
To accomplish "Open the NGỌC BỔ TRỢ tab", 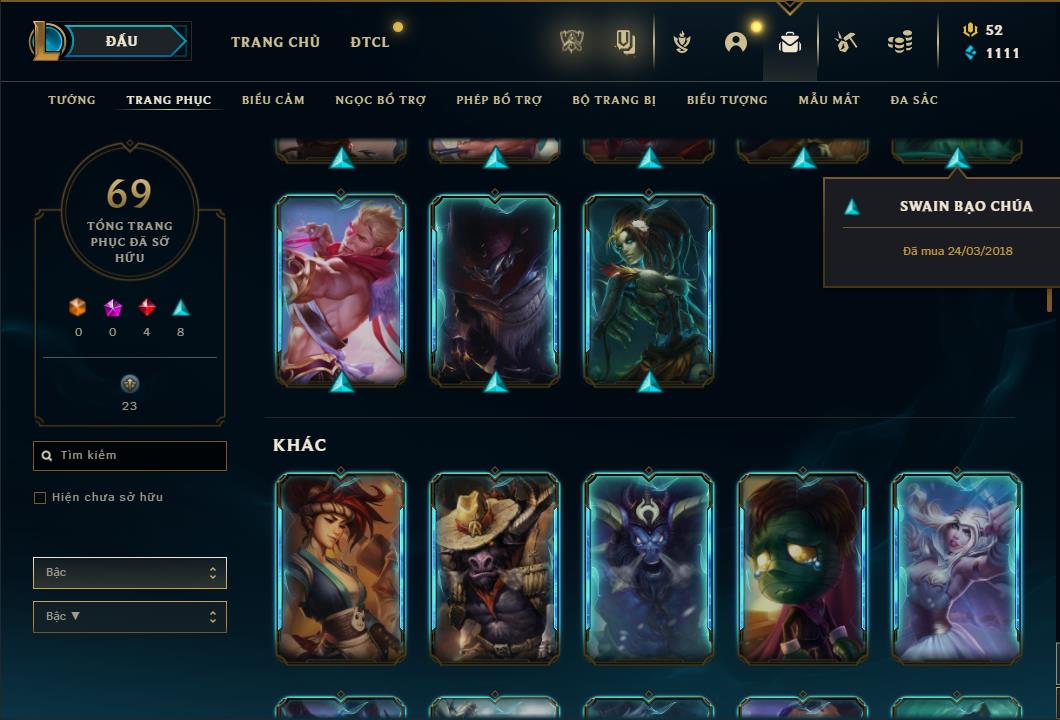I will 380,100.
